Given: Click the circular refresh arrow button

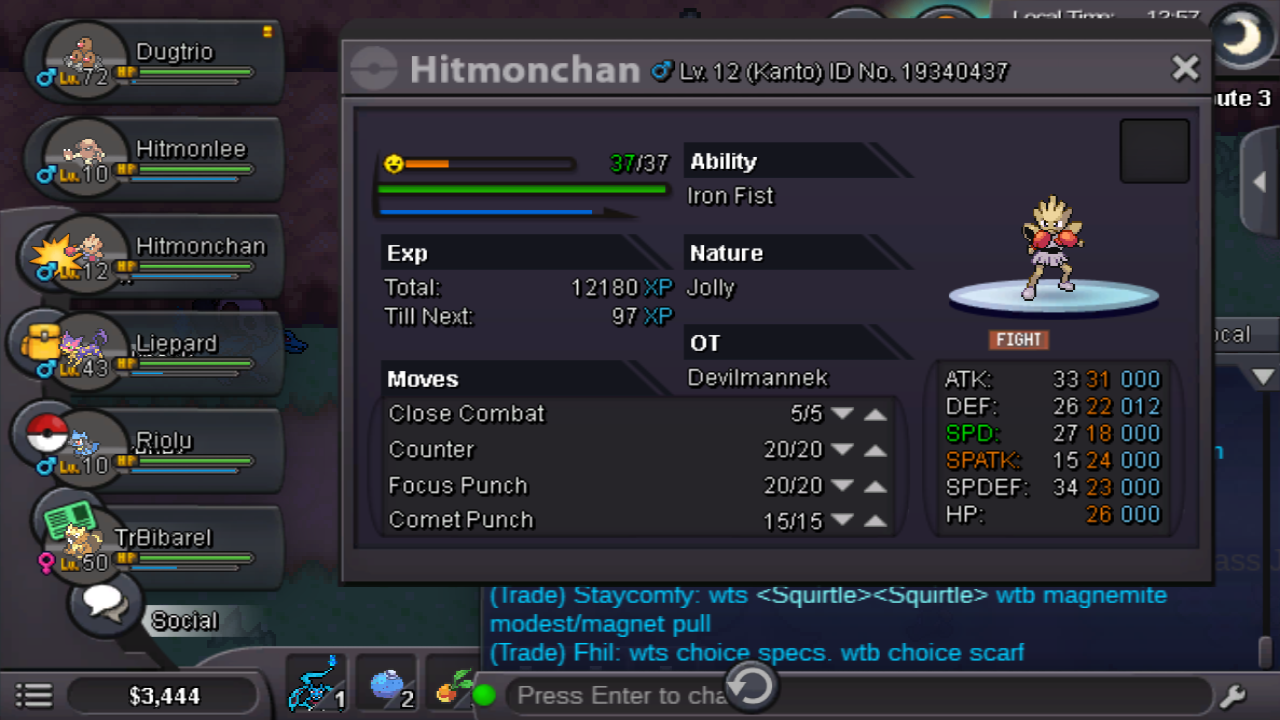Looking at the screenshot, I should pos(751,686).
